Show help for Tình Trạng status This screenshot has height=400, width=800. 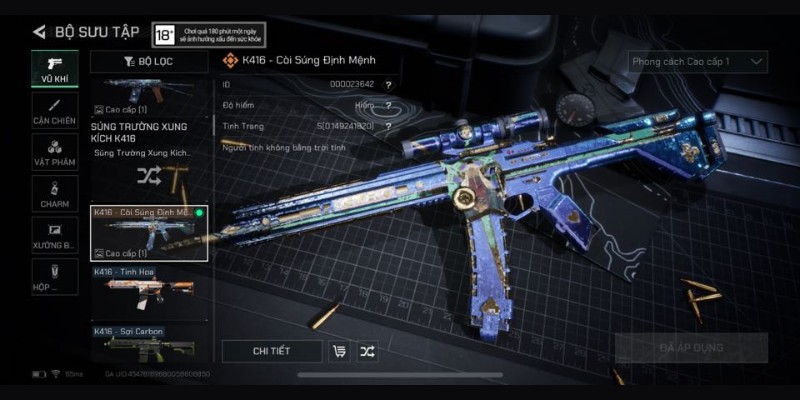click(388, 127)
